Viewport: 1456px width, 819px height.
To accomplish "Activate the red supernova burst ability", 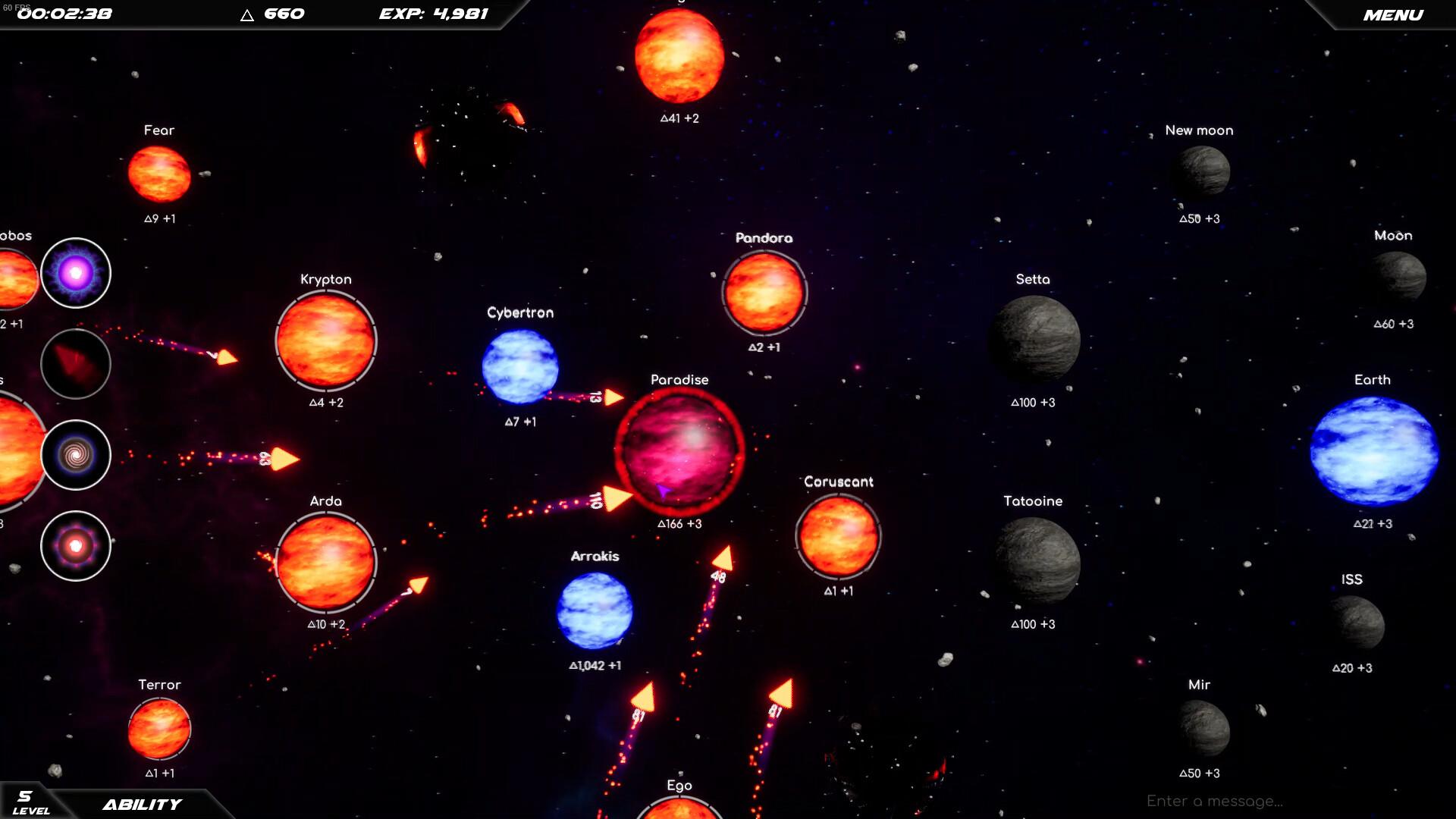I will pyautogui.click(x=75, y=545).
